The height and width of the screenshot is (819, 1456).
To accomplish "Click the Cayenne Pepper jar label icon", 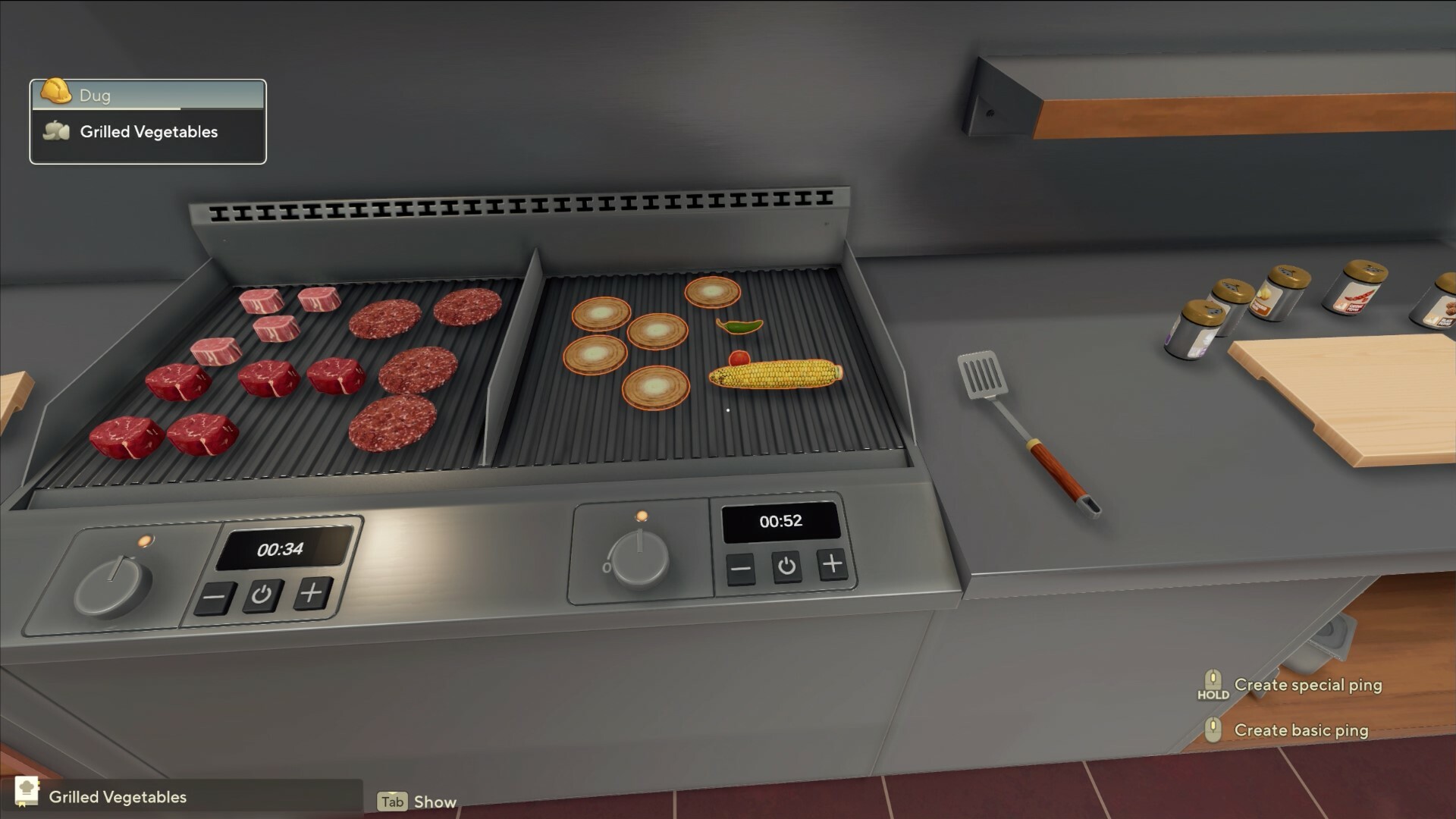I will pos(1357,297).
